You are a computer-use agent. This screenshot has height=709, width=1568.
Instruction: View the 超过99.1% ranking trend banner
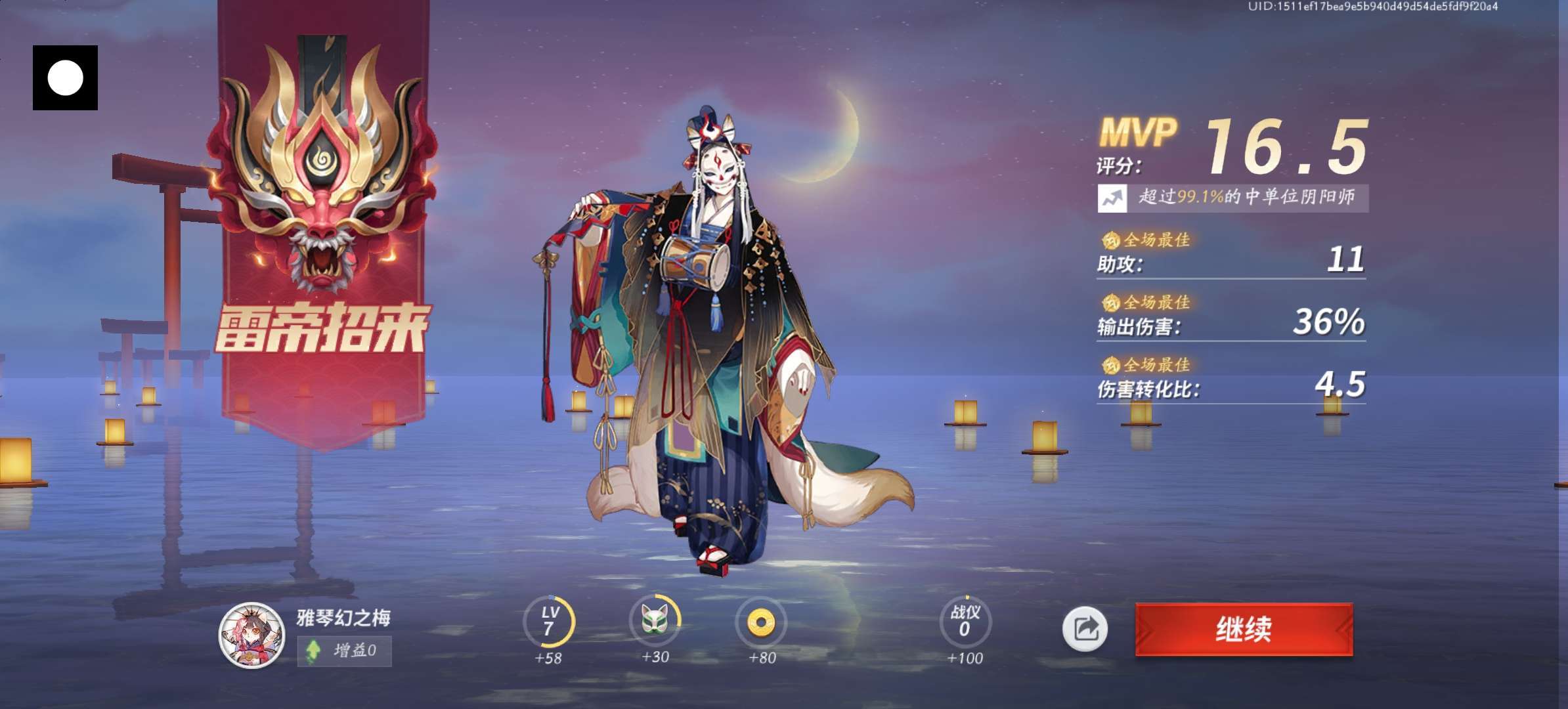click(1232, 198)
